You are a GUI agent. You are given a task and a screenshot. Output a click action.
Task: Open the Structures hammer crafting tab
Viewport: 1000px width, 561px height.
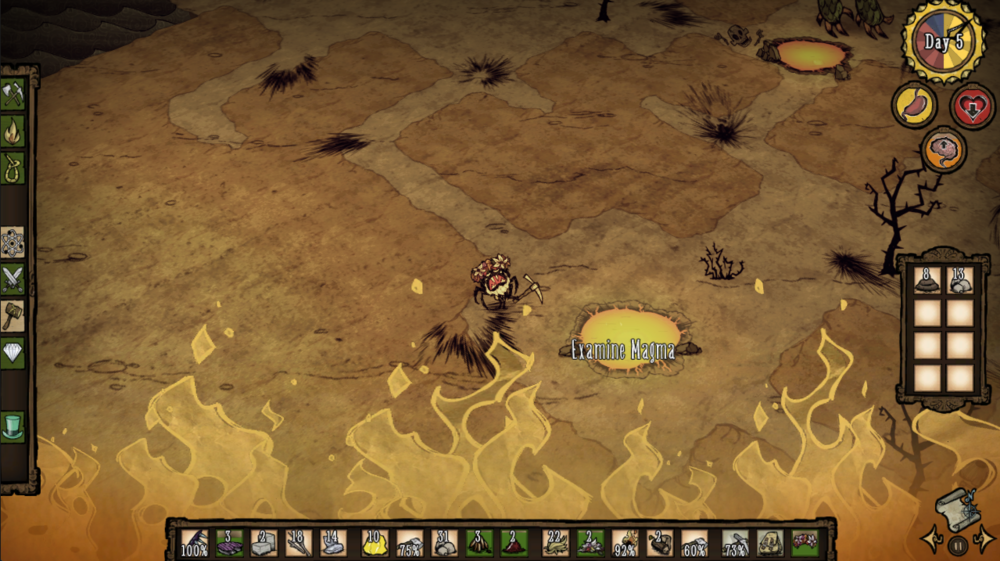point(13,314)
